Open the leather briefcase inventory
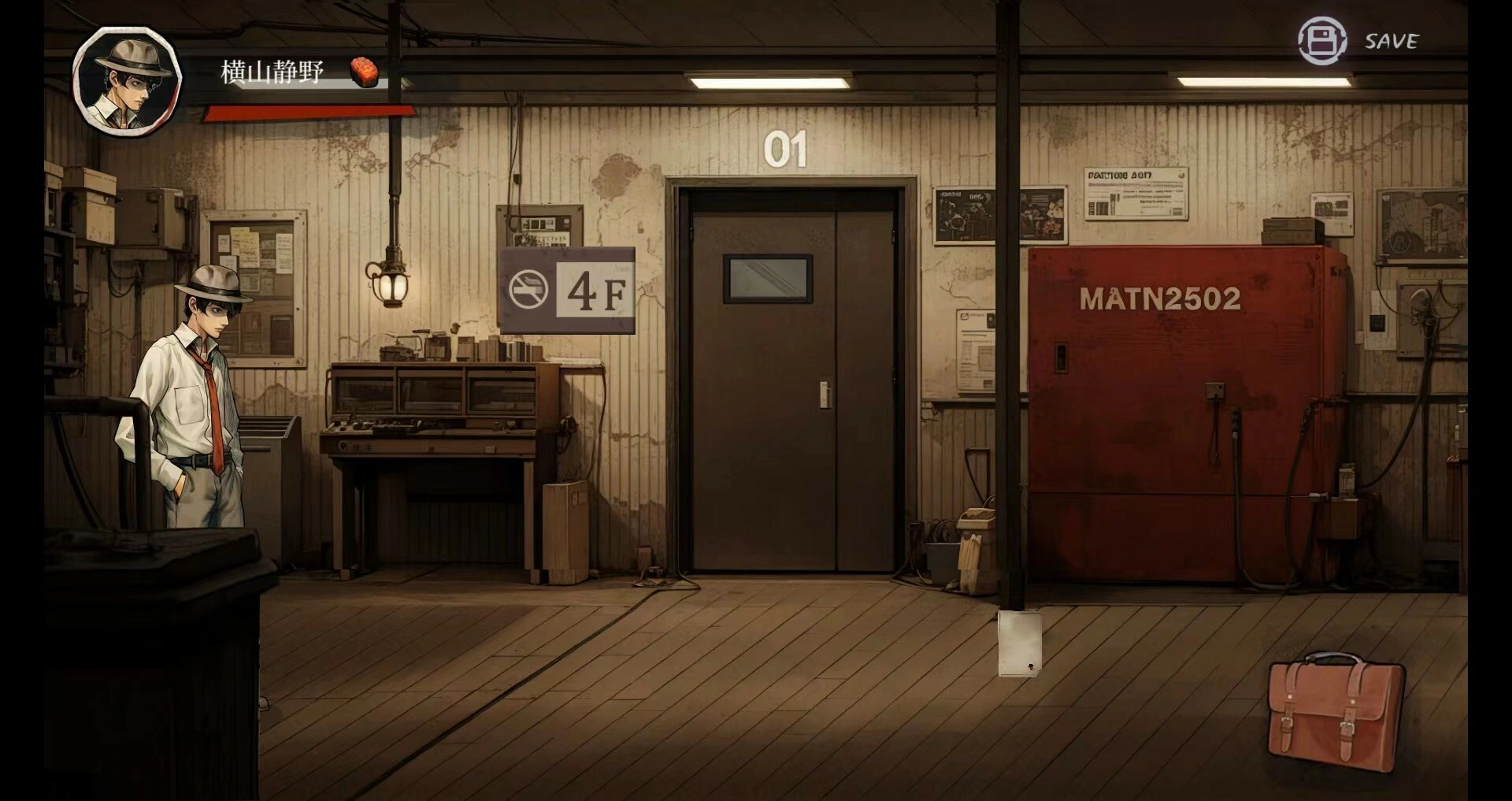 pos(1335,711)
